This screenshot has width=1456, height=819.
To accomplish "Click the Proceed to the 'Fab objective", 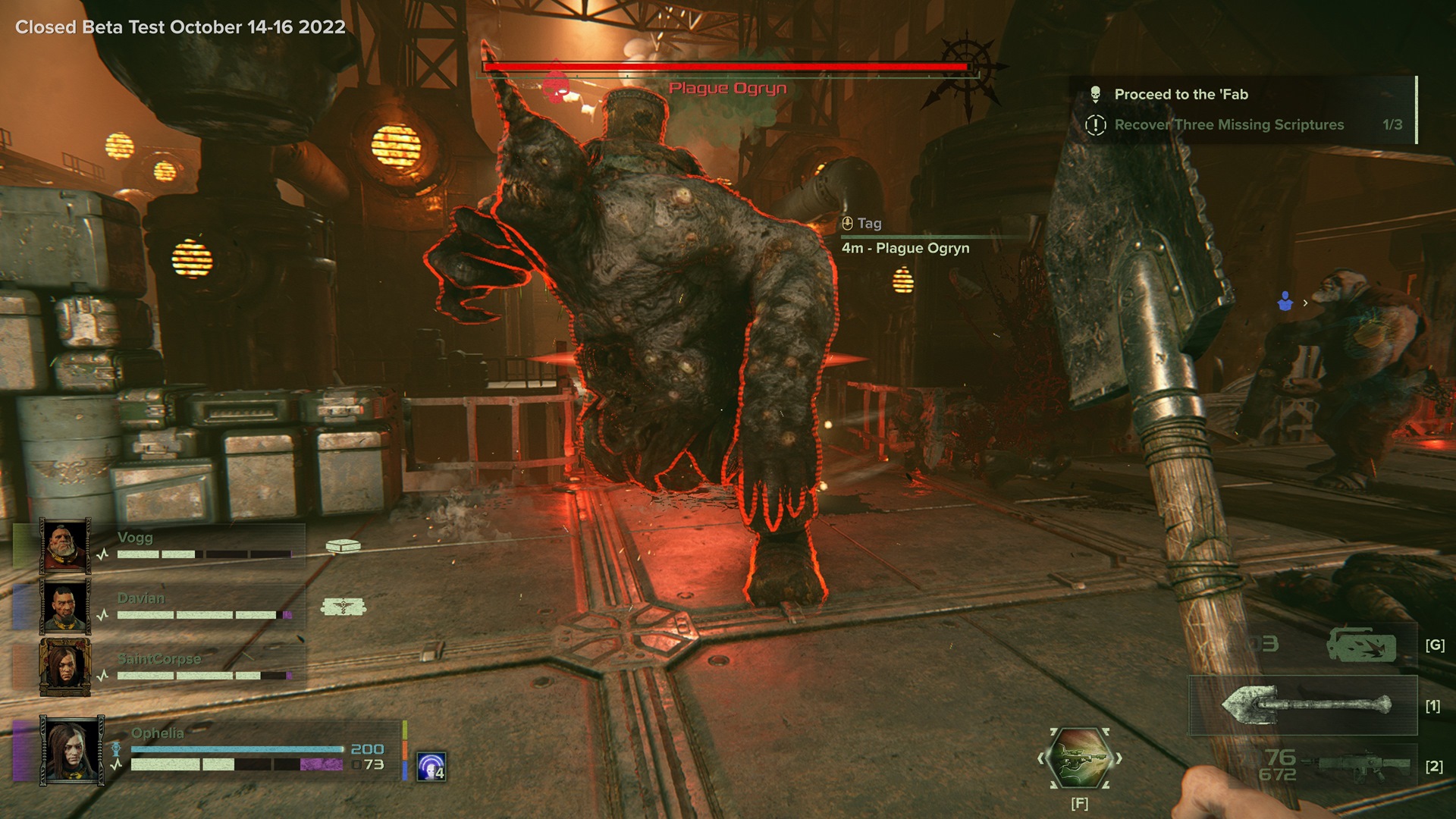I will pyautogui.click(x=1181, y=94).
